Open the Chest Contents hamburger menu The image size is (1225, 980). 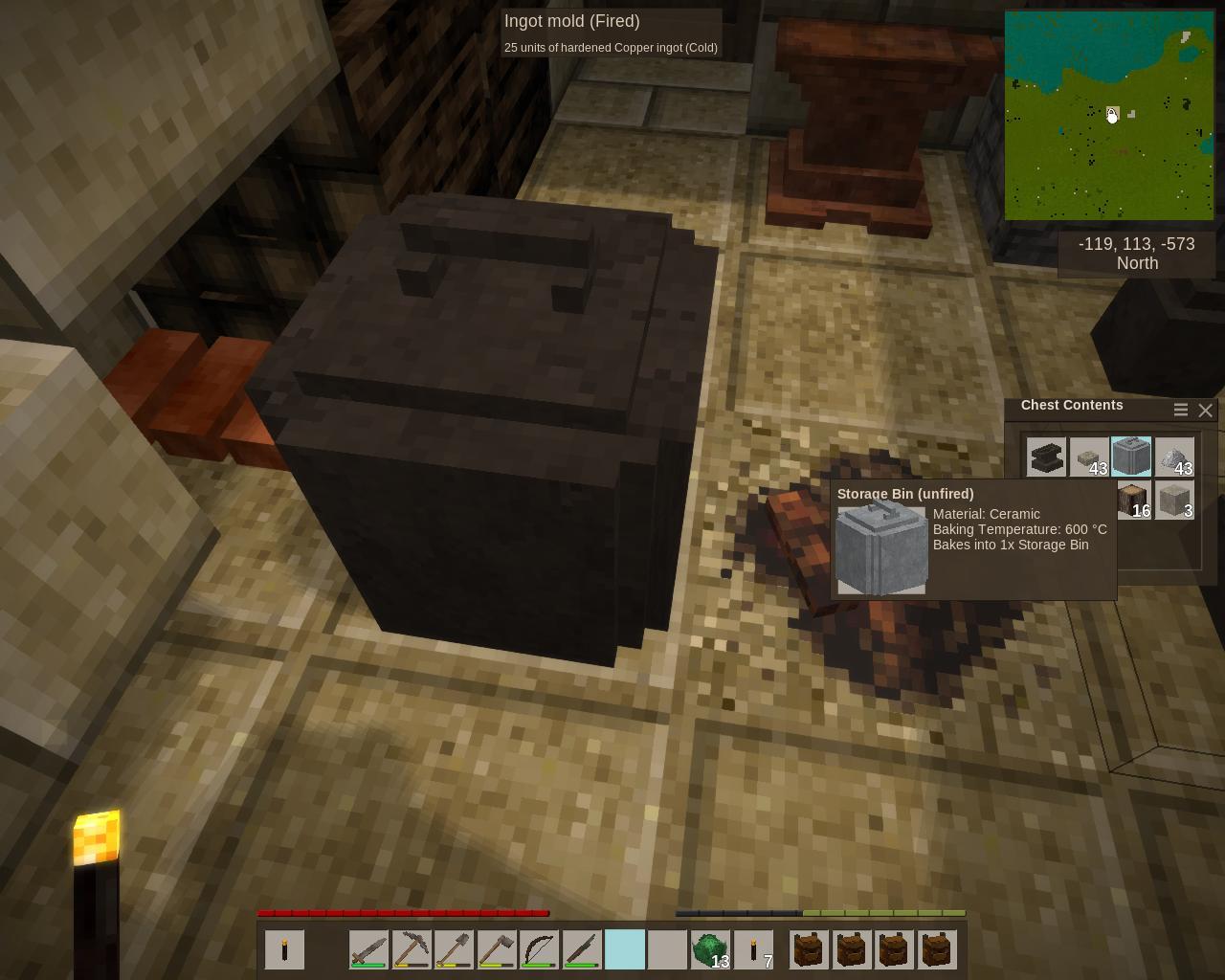click(x=1181, y=410)
